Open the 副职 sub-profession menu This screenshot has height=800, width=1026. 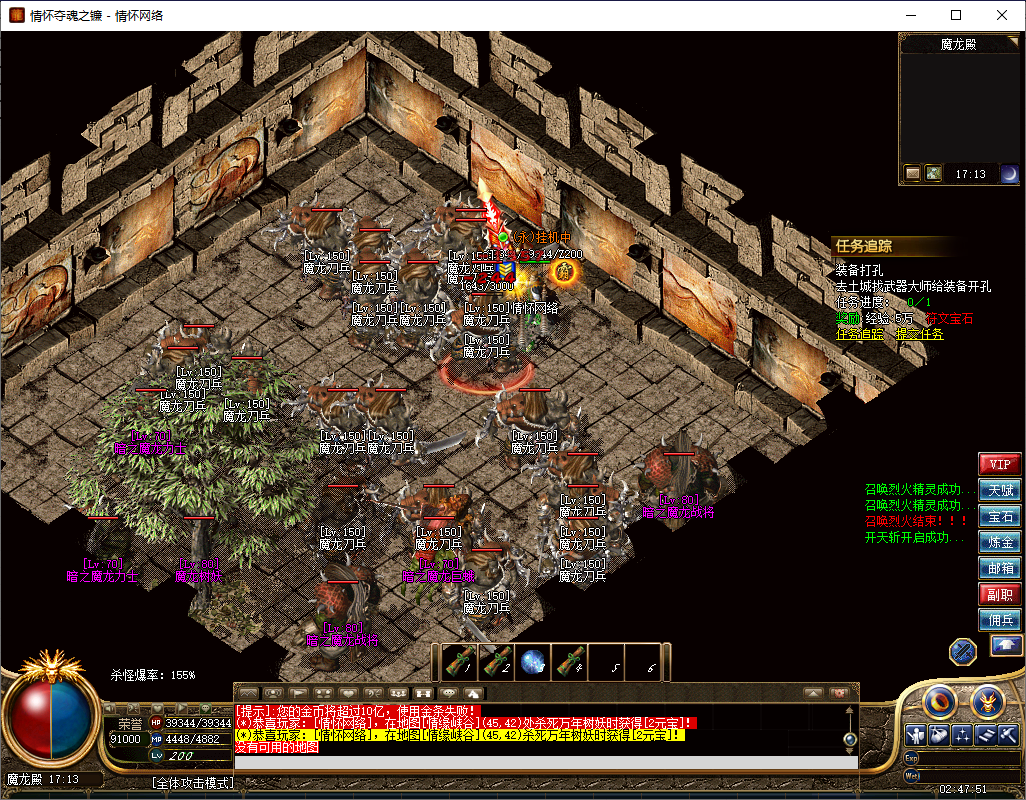click(999, 594)
